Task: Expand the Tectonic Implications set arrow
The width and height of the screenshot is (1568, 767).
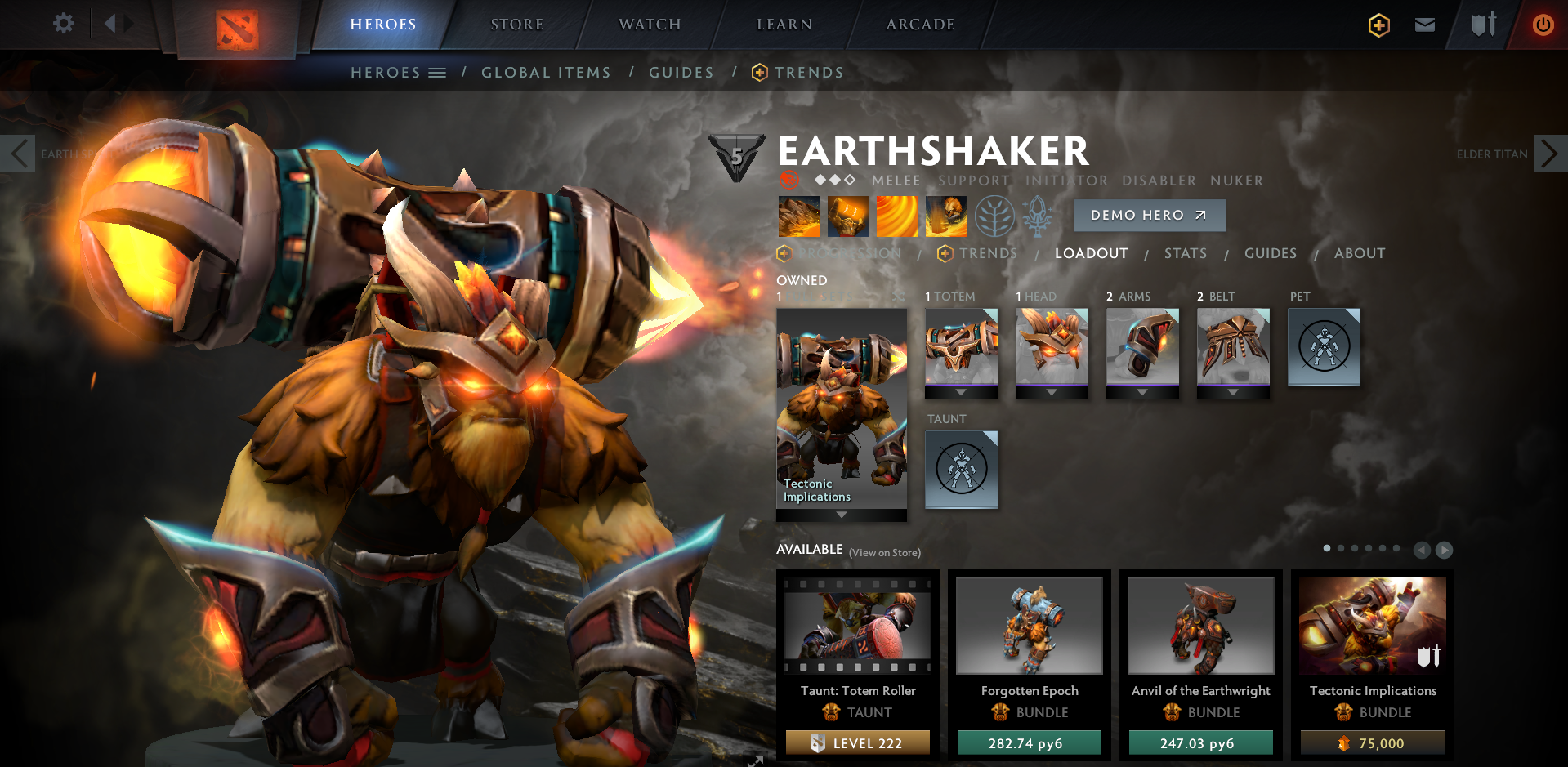Action: (x=842, y=515)
